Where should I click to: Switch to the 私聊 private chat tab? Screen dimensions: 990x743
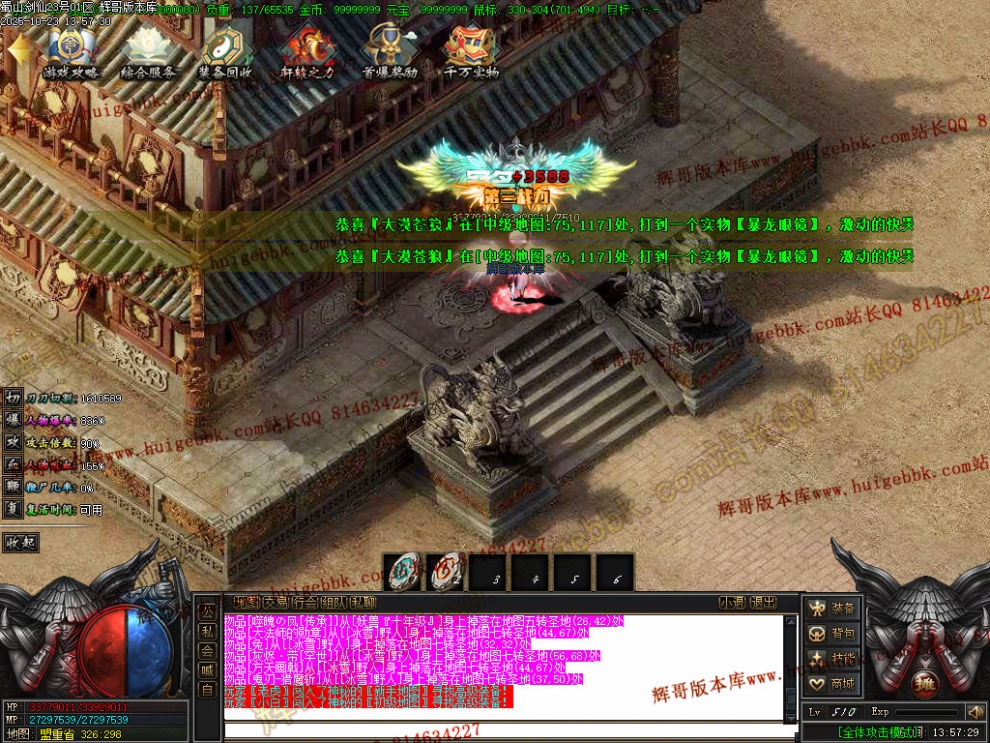[x=364, y=602]
